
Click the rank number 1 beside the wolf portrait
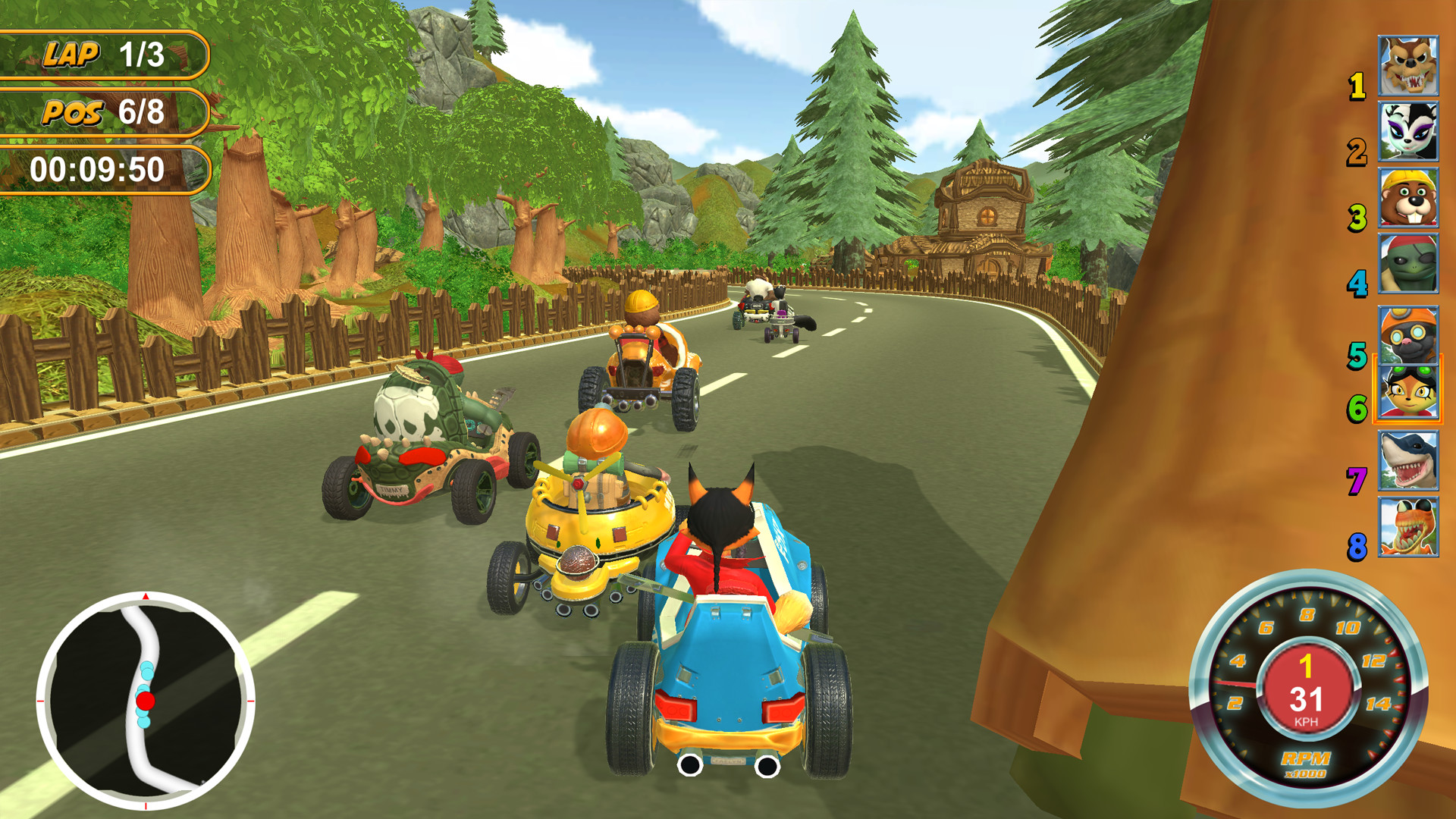coord(1358,85)
